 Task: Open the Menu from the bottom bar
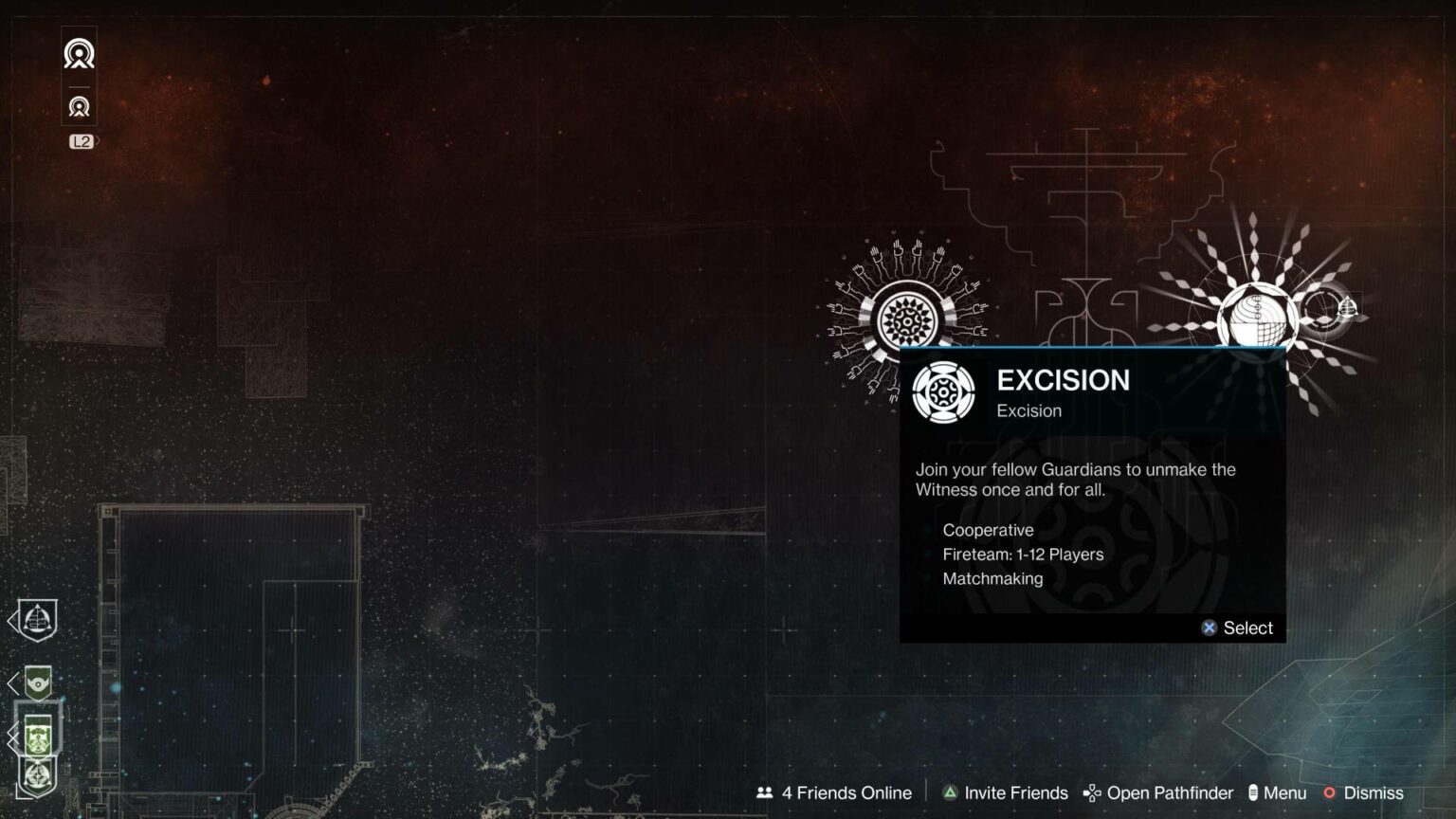click(x=1280, y=793)
